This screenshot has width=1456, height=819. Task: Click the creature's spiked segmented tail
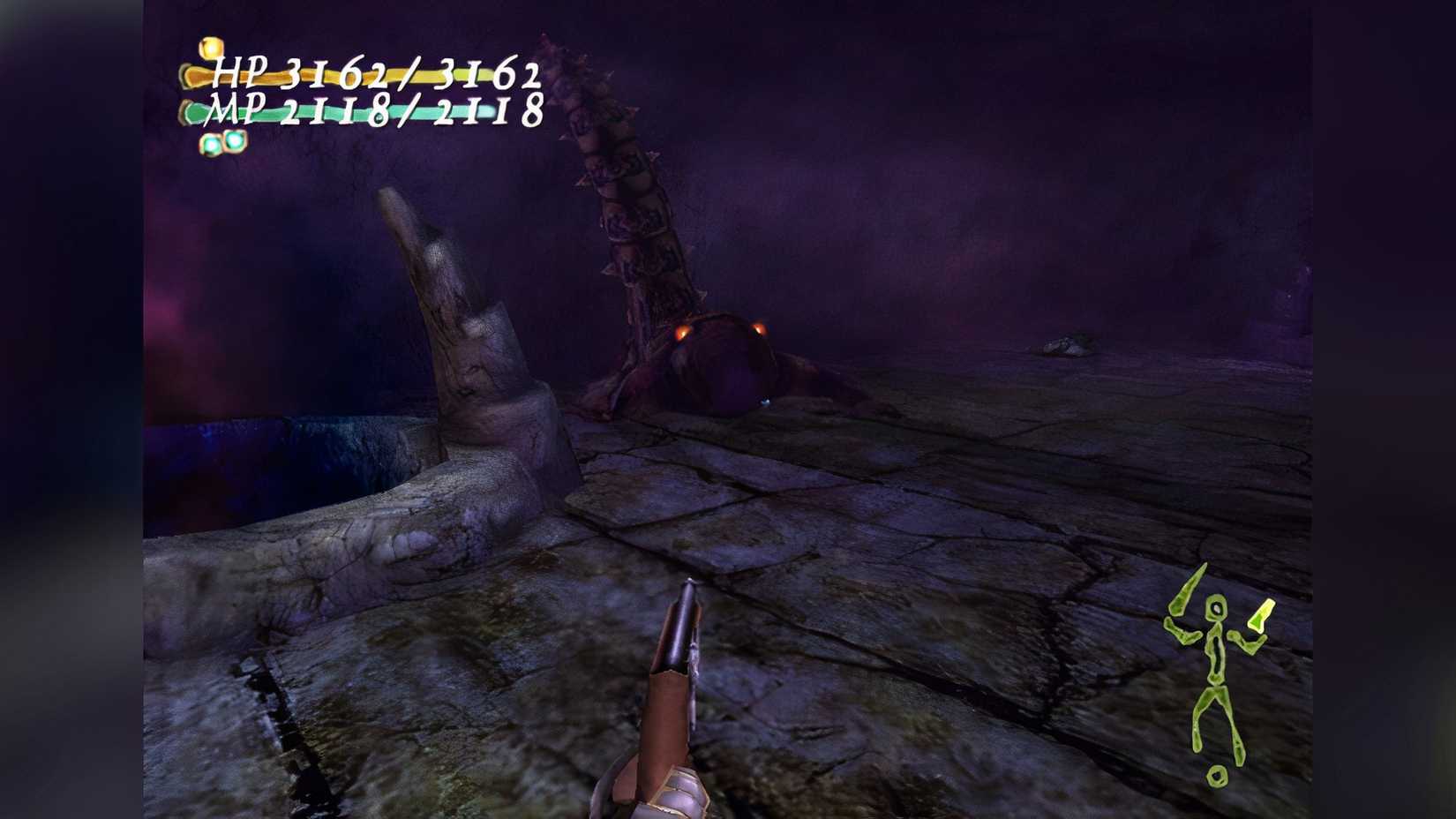[618, 168]
